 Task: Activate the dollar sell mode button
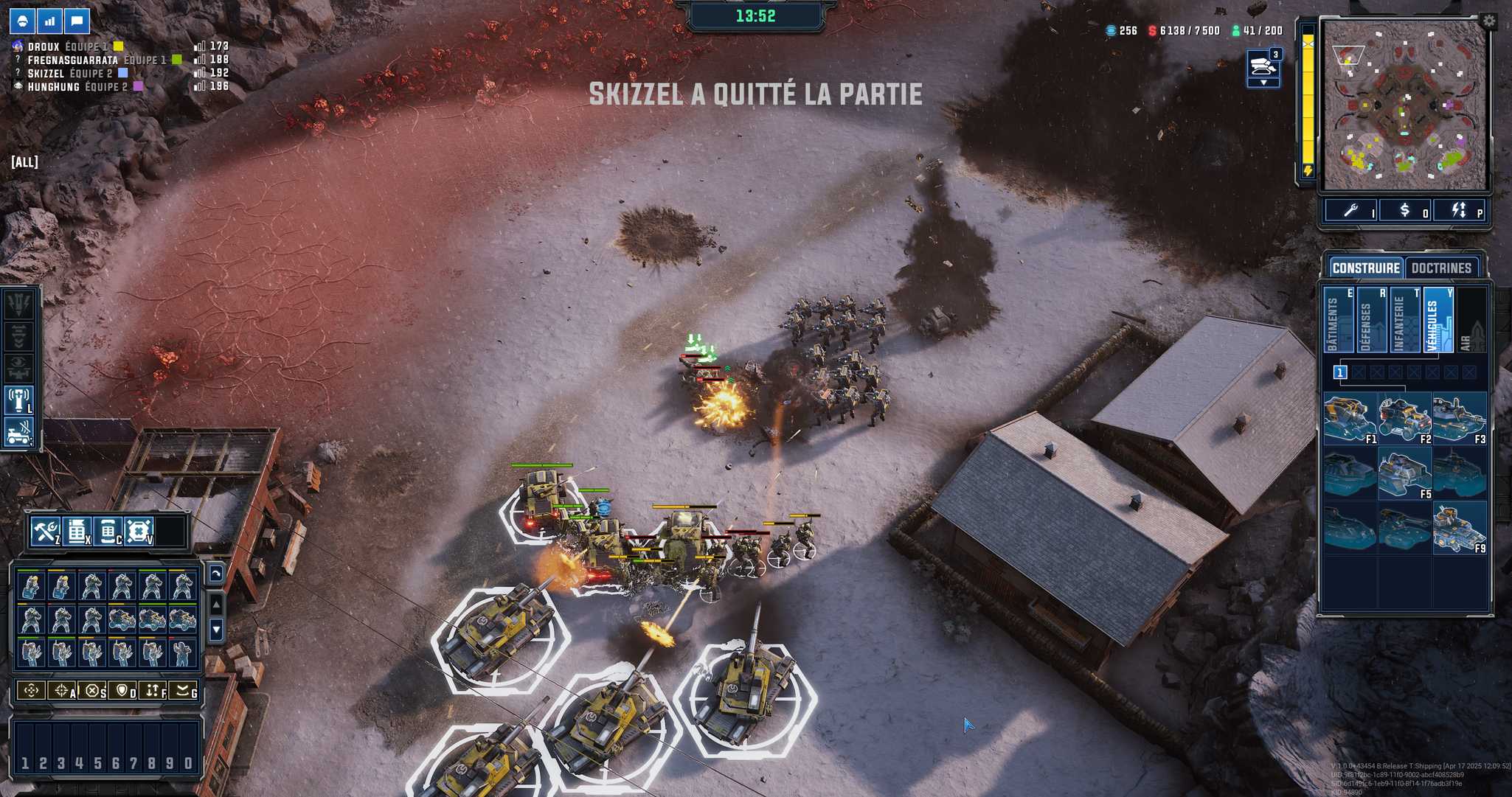[x=1404, y=211]
